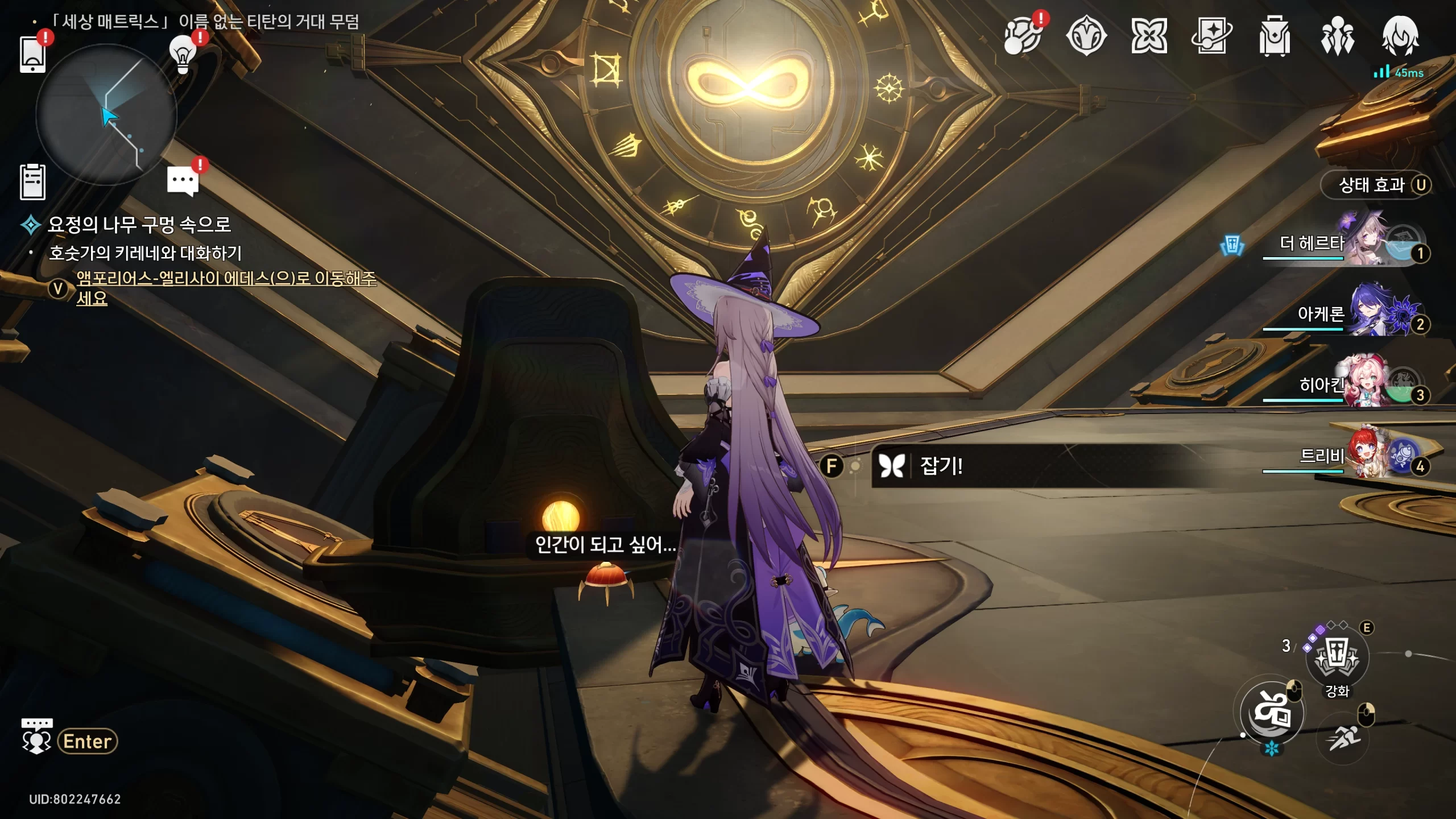Image resolution: width=1456 pixels, height=819 pixels.
Task: Open the four-petal flower icon in top bar
Action: 1149,36
